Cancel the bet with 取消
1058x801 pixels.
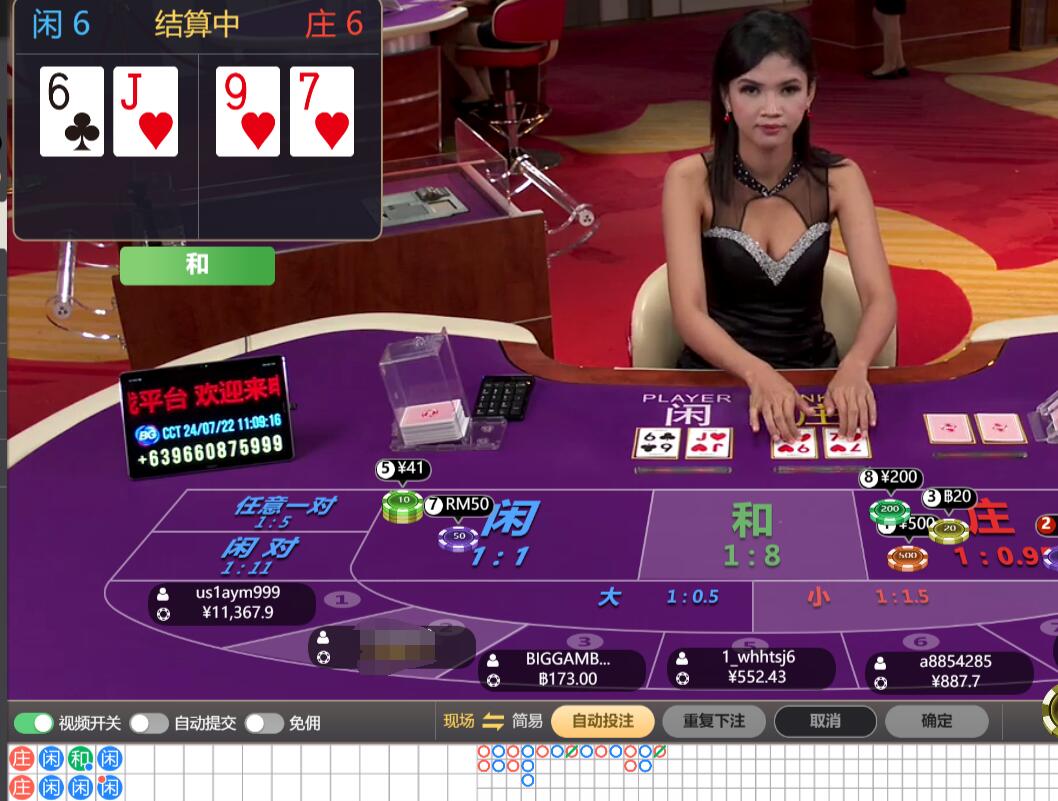(x=825, y=721)
